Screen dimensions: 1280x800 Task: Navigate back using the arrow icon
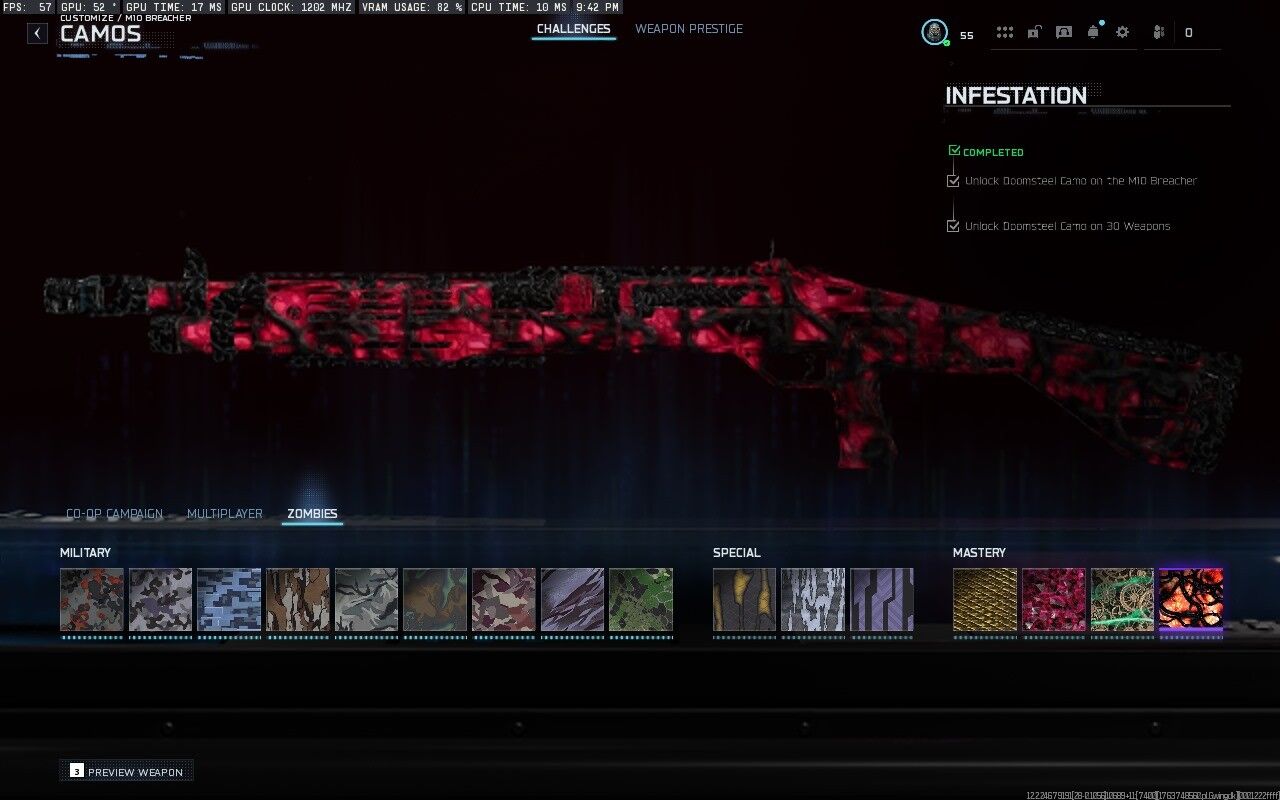[x=37, y=32]
